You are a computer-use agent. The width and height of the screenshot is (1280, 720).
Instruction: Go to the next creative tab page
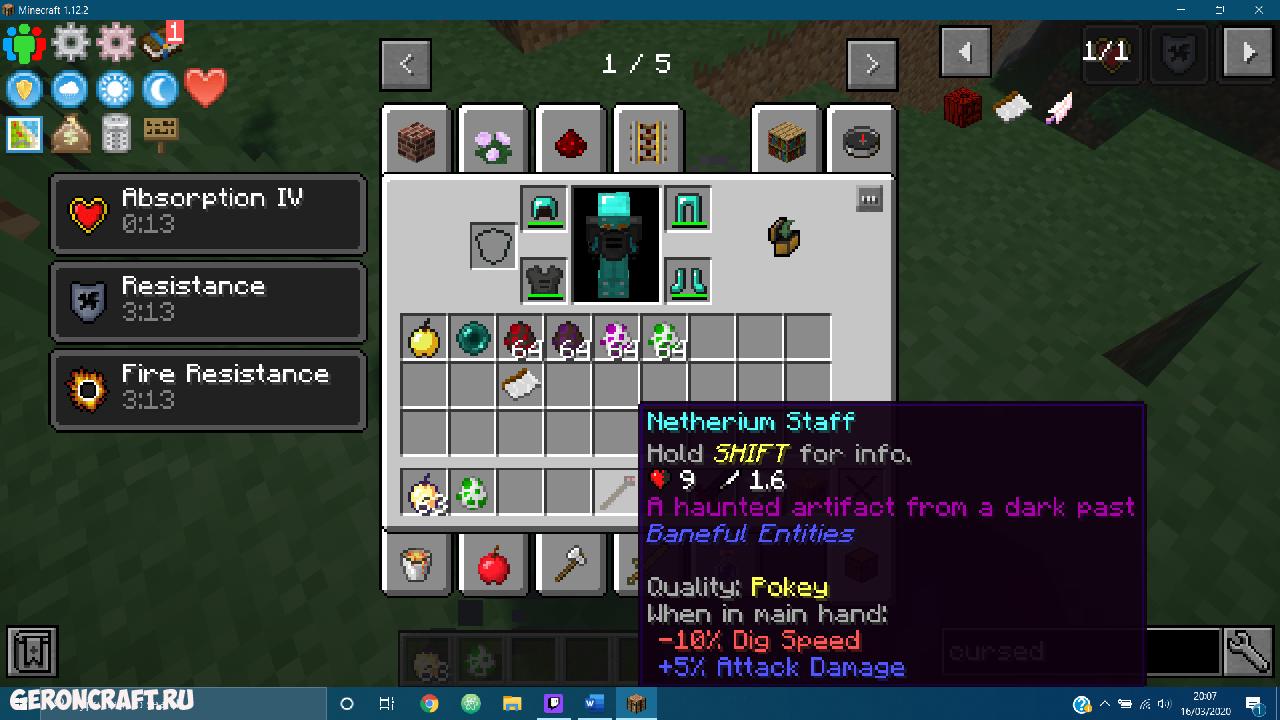tap(871, 65)
